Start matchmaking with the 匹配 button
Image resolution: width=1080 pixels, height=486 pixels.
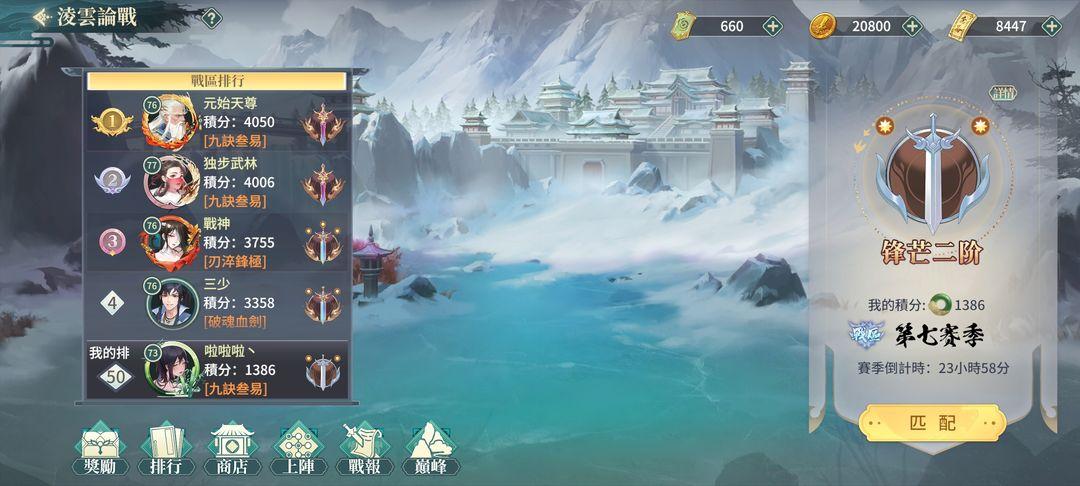pyautogui.click(x=932, y=423)
